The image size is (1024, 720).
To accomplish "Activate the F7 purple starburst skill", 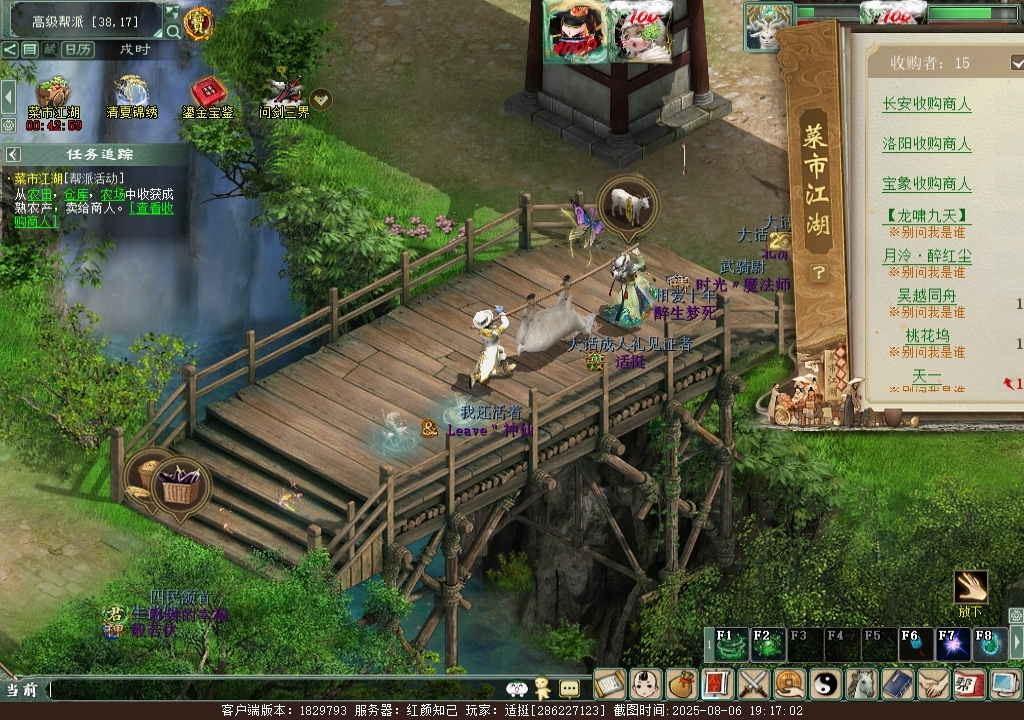I will coord(952,645).
